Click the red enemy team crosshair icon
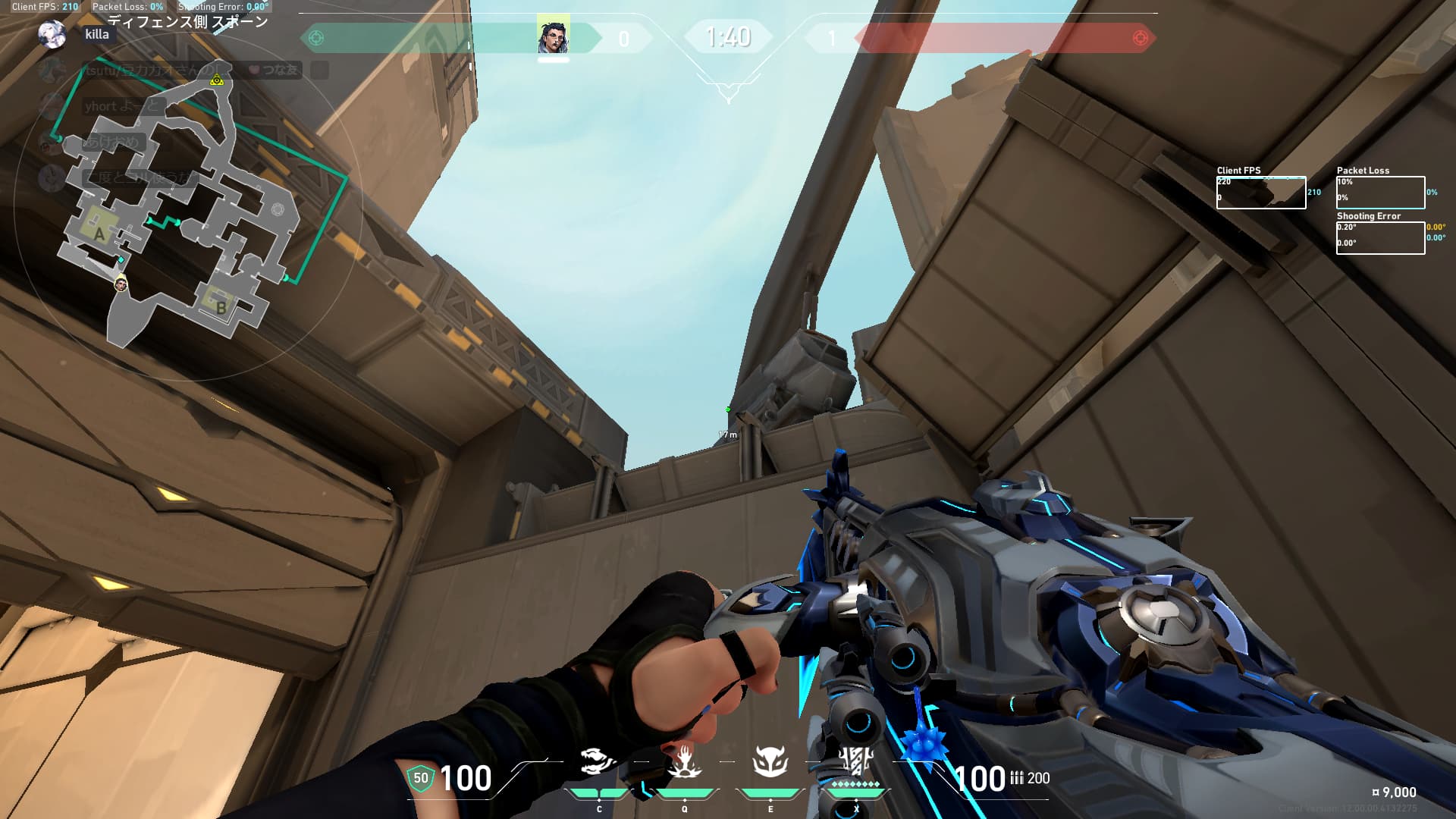This screenshot has width=1456, height=819. tap(1139, 38)
